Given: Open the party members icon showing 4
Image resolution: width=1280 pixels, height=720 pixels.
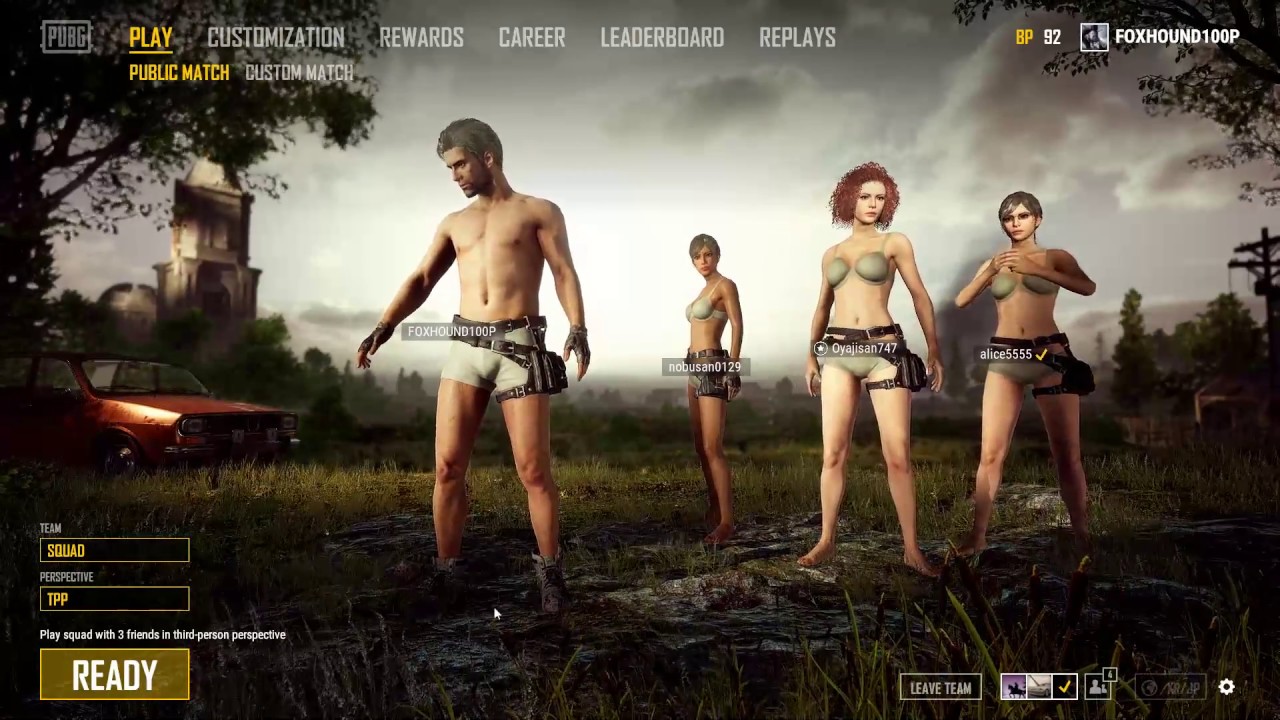Looking at the screenshot, I should coord(1098,687).
